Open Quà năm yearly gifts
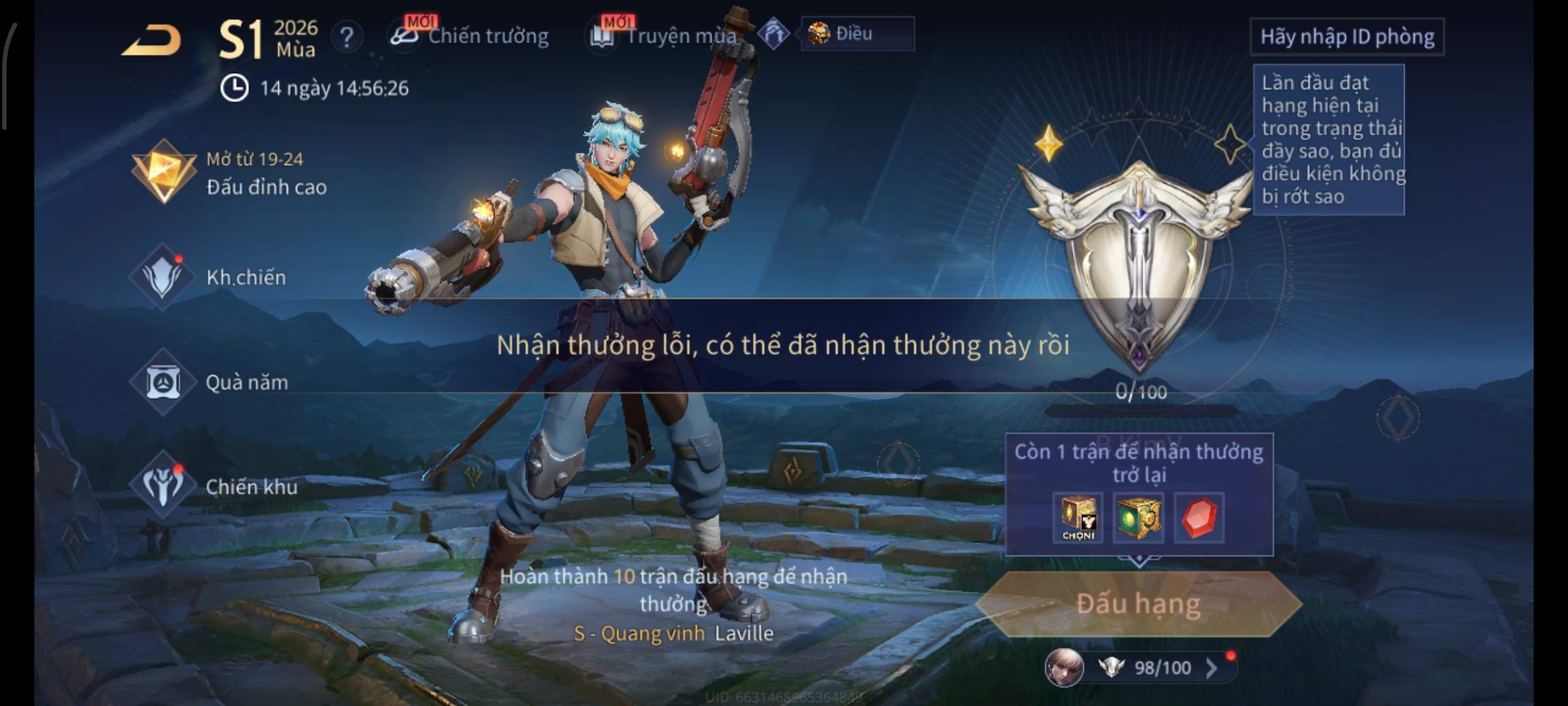This screenshot has height=706, width=1568. coord(210,382)
